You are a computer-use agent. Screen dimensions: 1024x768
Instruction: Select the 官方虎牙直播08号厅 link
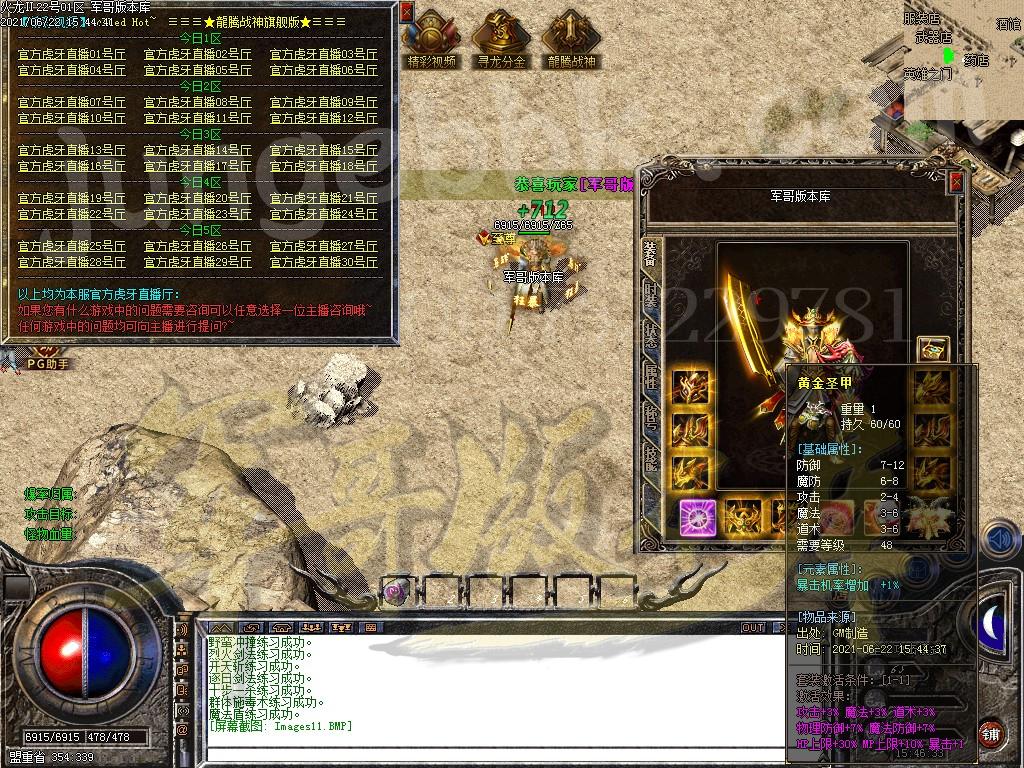[x=198, y=102]
